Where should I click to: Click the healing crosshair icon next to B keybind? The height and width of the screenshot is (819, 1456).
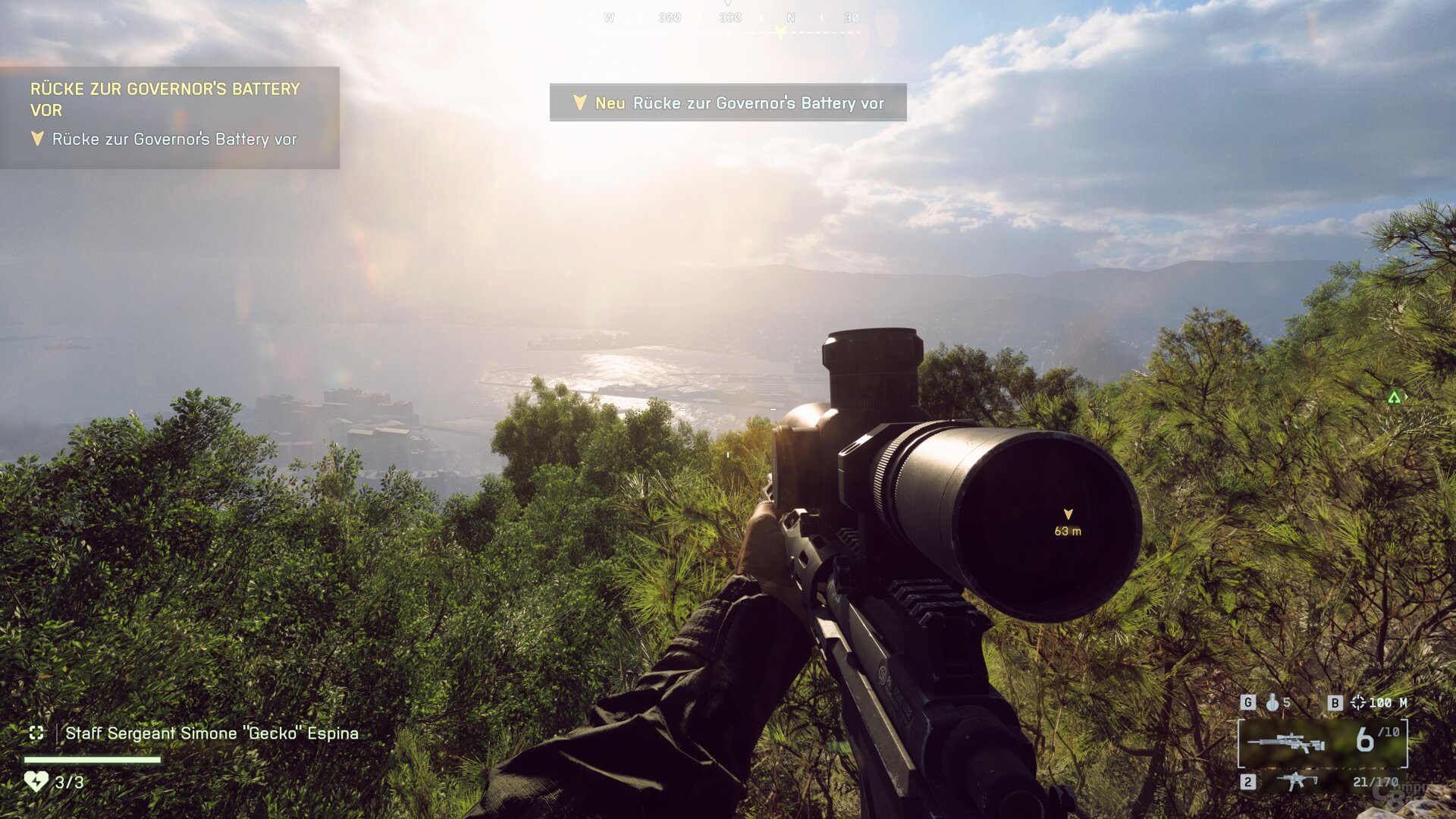tap(1357, 703)
